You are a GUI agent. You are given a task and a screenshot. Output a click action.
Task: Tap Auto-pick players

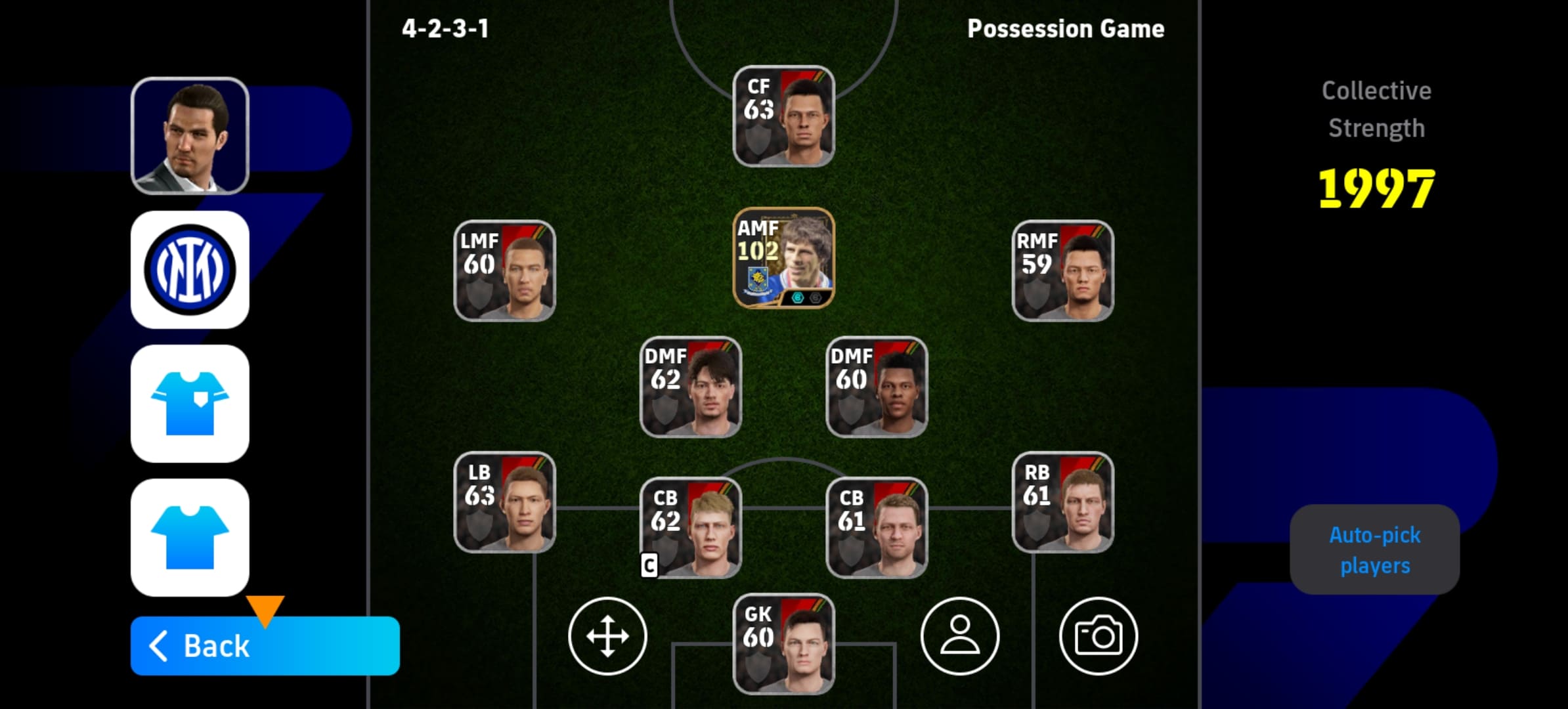tap(1374, 550)
